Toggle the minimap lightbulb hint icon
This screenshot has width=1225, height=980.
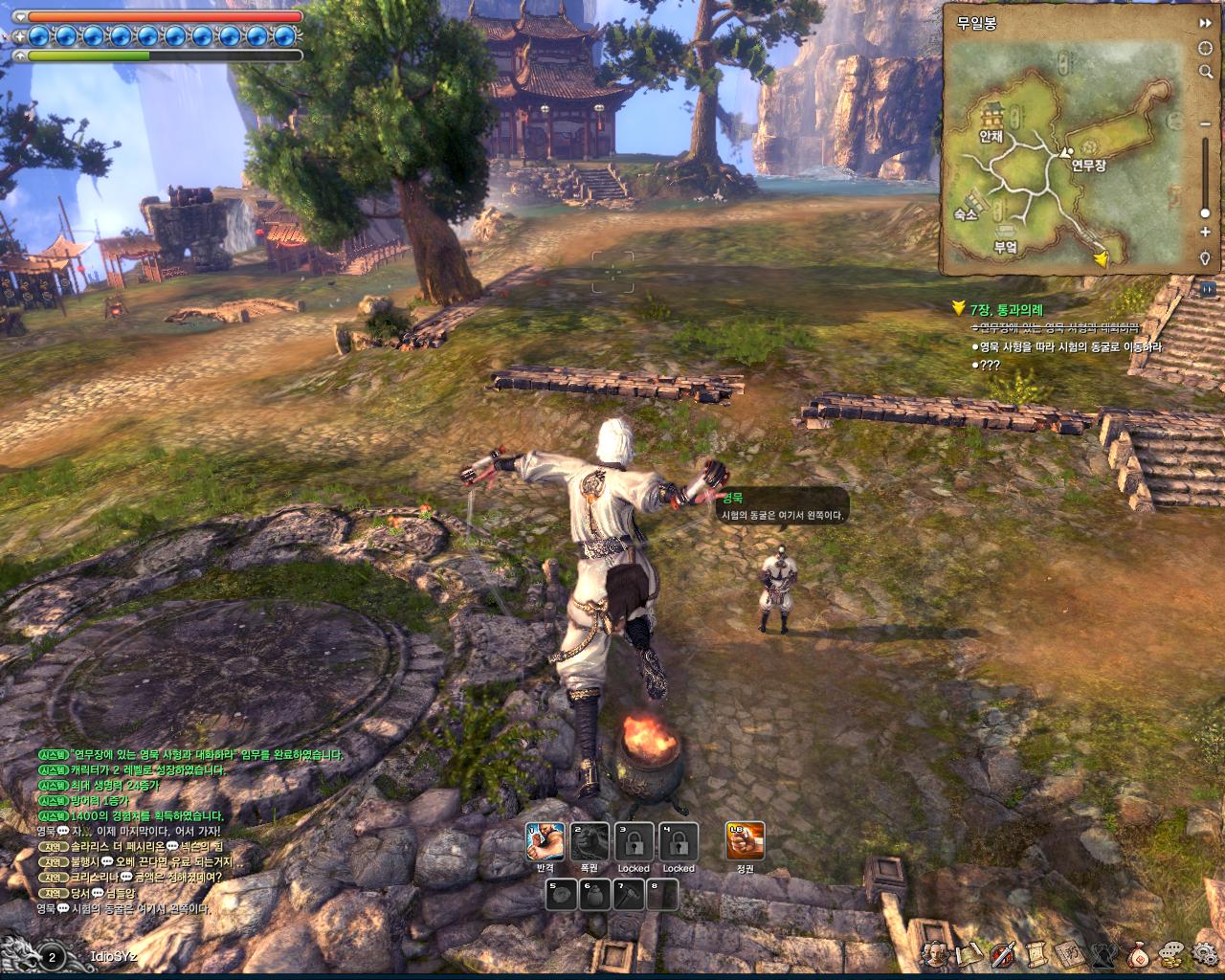1205,258
